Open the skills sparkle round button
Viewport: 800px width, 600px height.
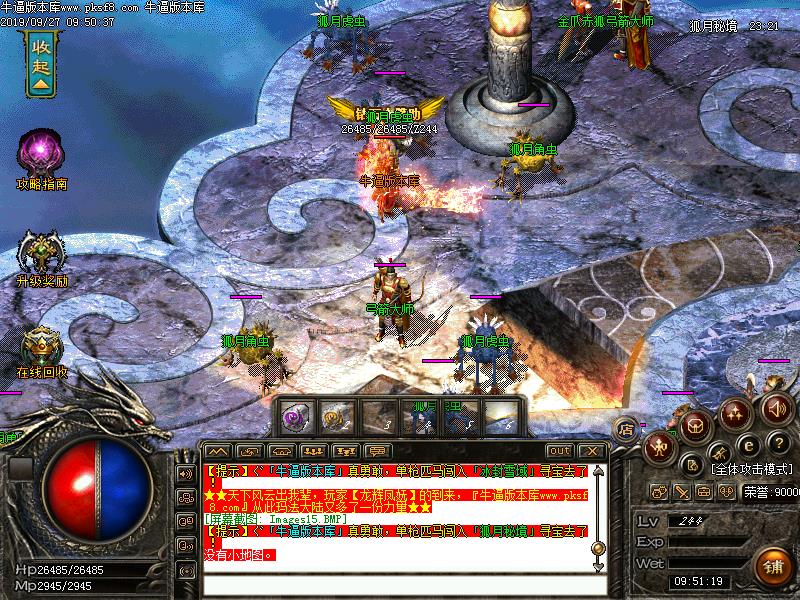pyautogui.click(x=734, y=411)
